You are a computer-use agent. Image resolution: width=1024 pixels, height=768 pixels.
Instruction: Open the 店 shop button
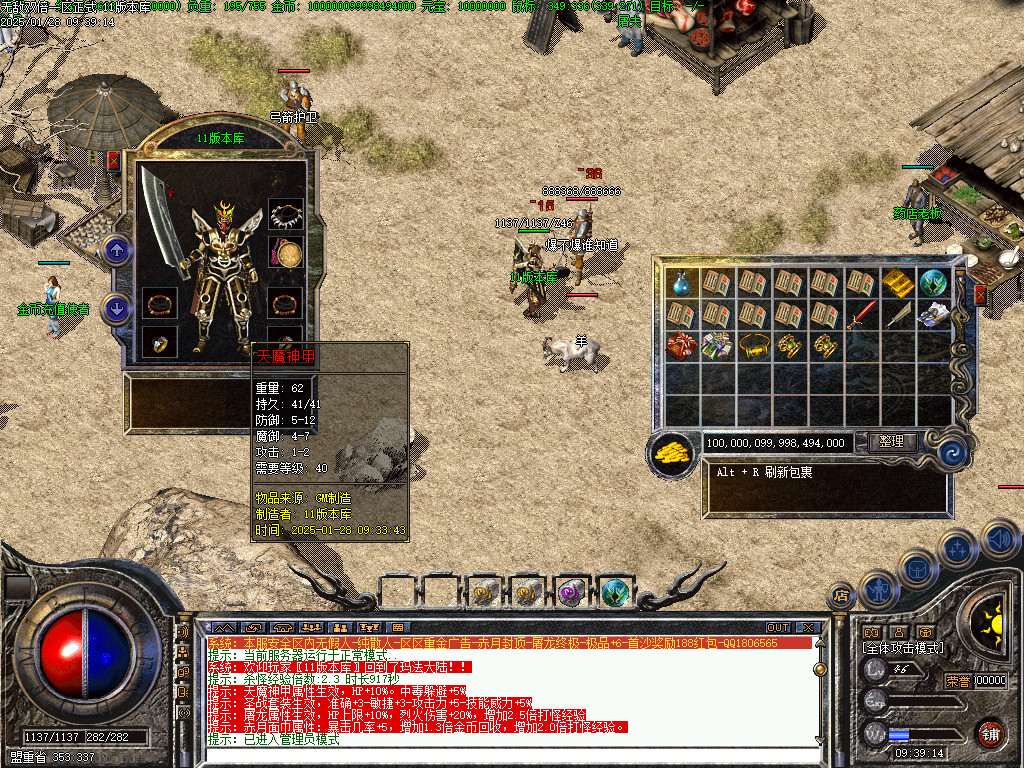click(x=841, y=597)
